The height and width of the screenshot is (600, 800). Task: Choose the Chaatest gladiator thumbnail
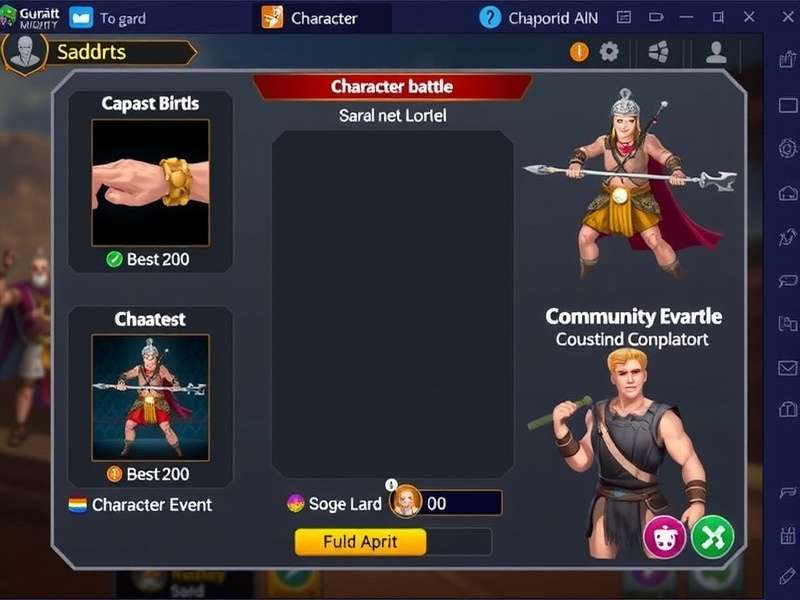[x=150, y=396]
